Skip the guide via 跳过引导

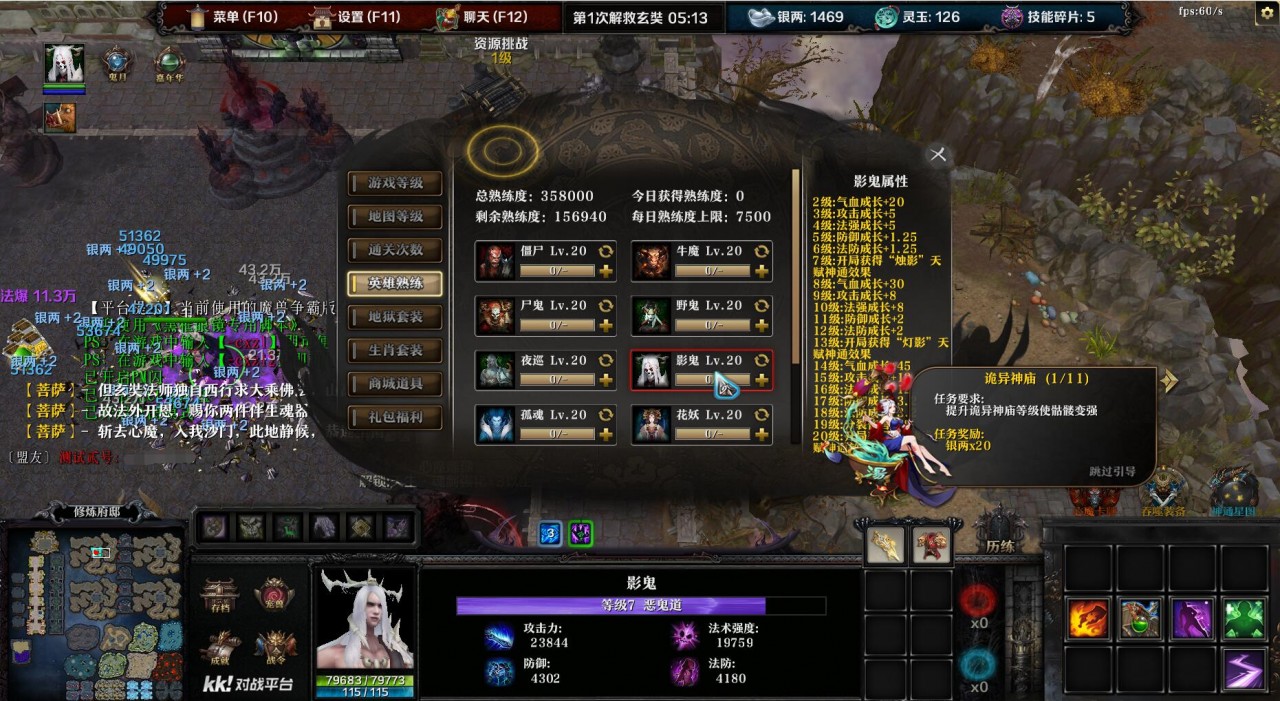point(1112,472)
